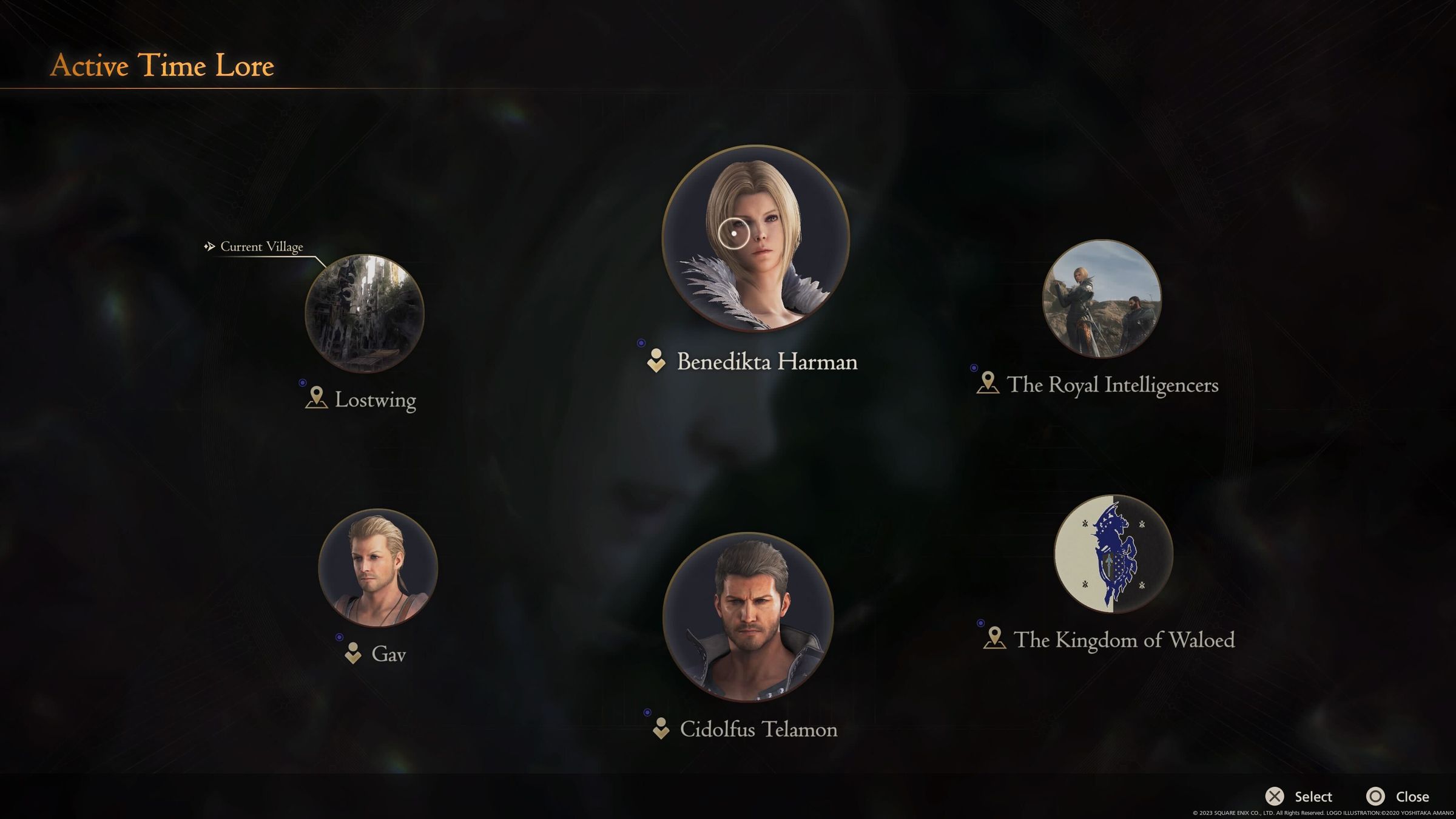Select The Kingdom of Waloed crest
The height and width of the screenshot is (819, 1456).
[x=1113, y=553]
